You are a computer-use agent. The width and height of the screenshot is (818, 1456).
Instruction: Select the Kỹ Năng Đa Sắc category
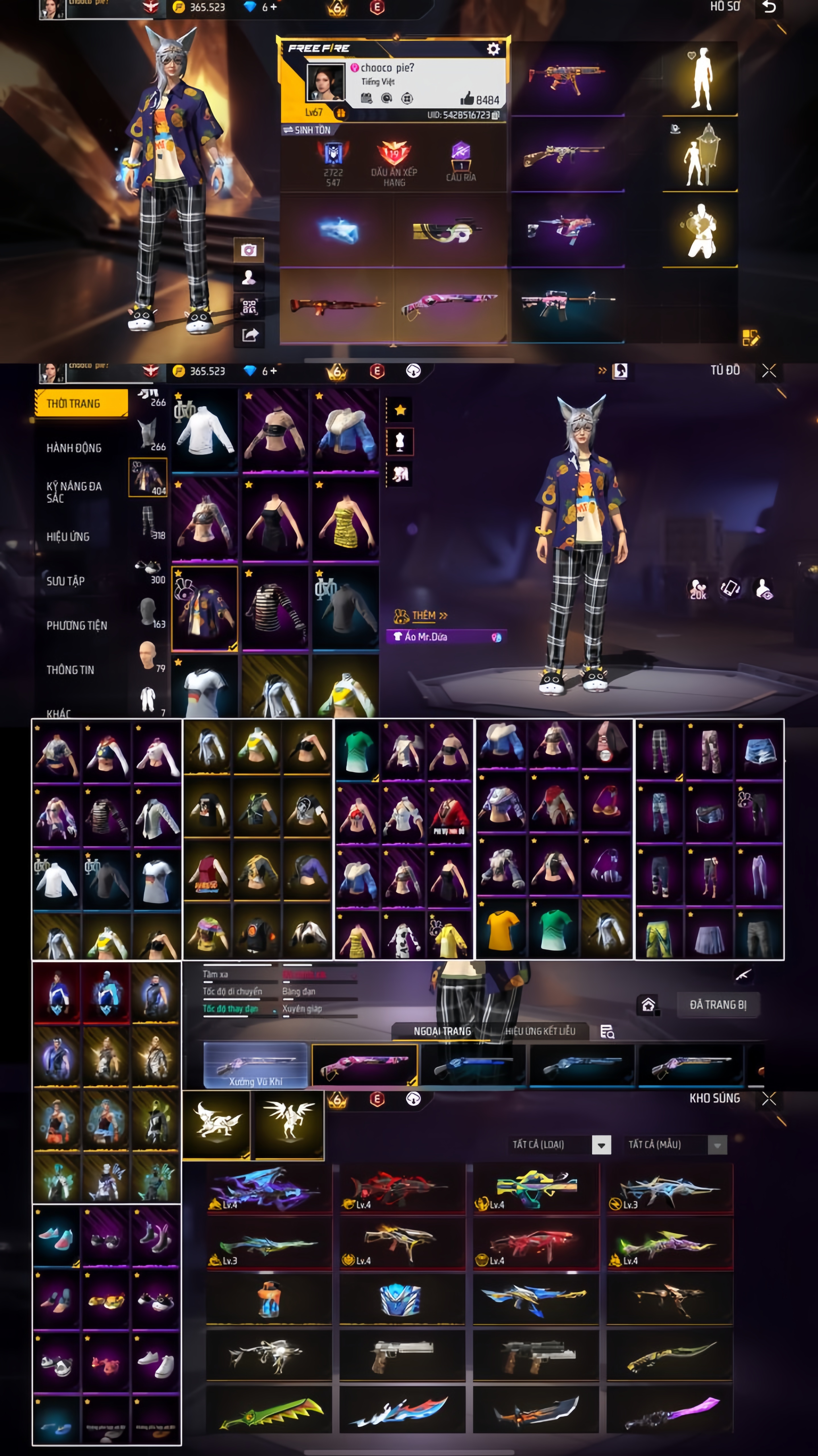[74, 492]
